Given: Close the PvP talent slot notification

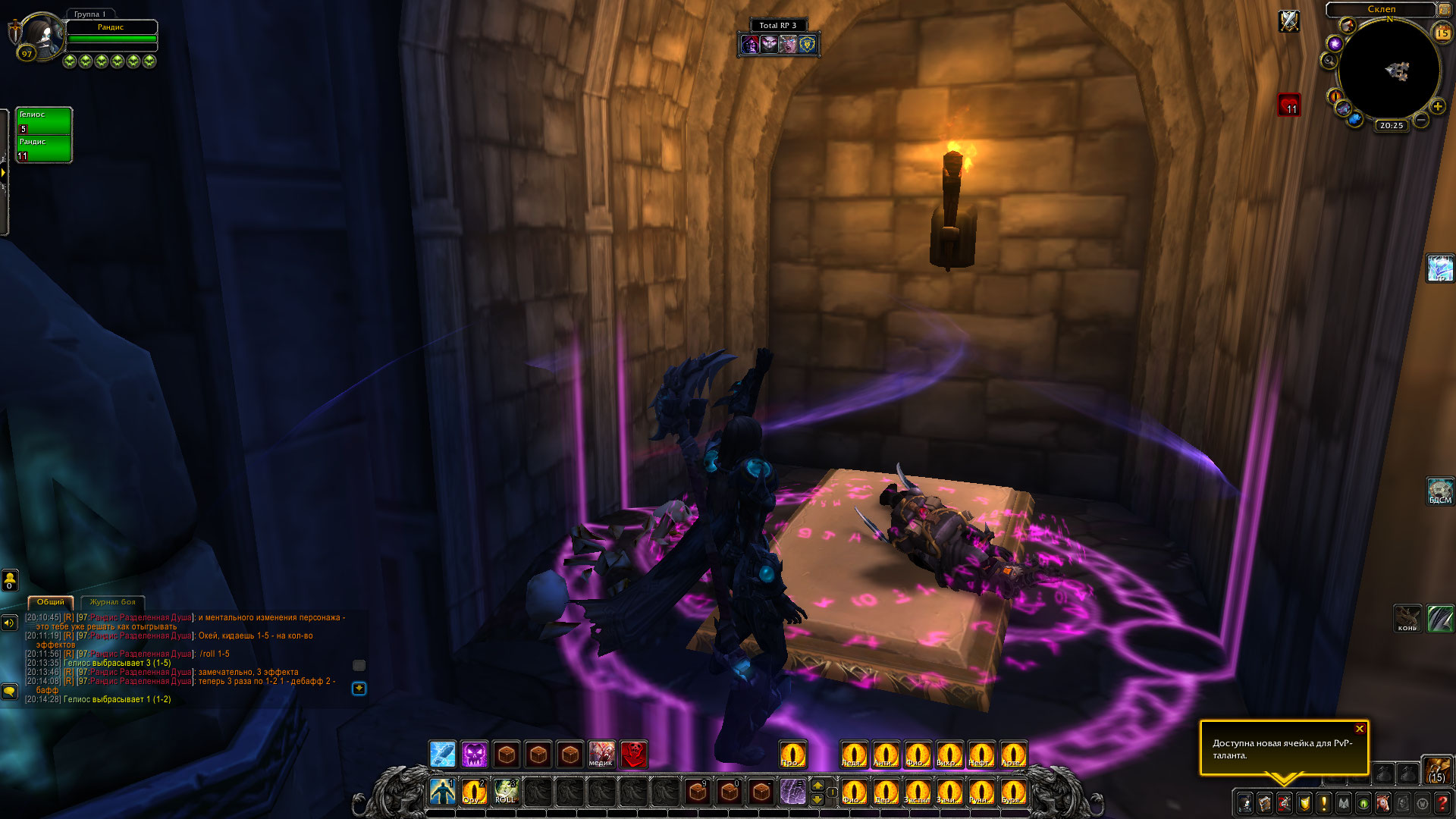Looking at the screenshot, I should tap(1360, 729).
